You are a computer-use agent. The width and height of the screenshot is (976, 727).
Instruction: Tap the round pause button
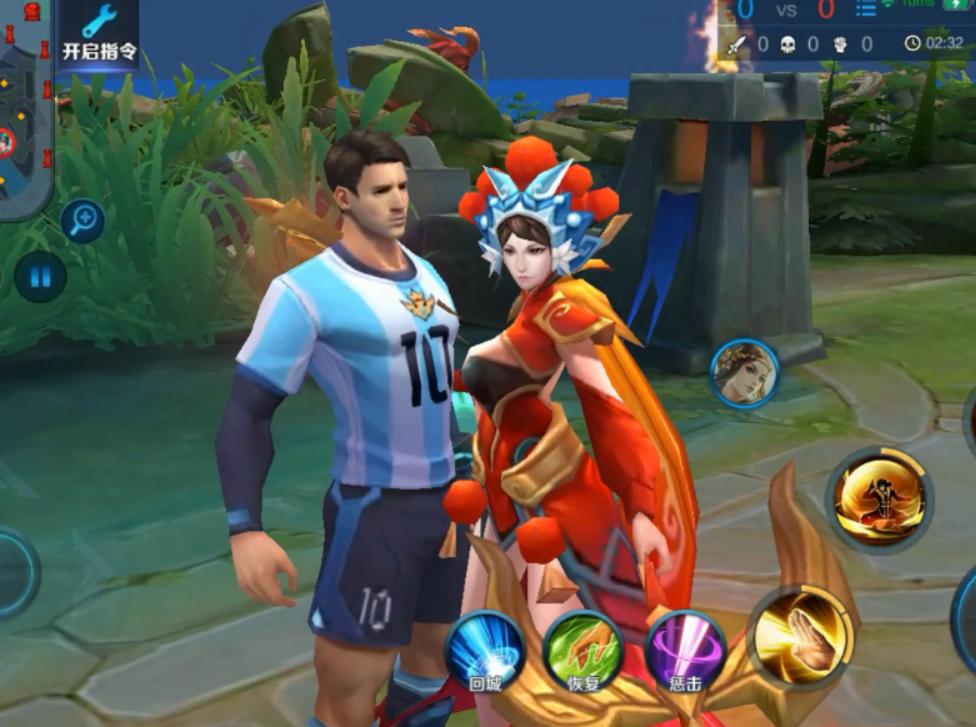click(x=40, y=277)
